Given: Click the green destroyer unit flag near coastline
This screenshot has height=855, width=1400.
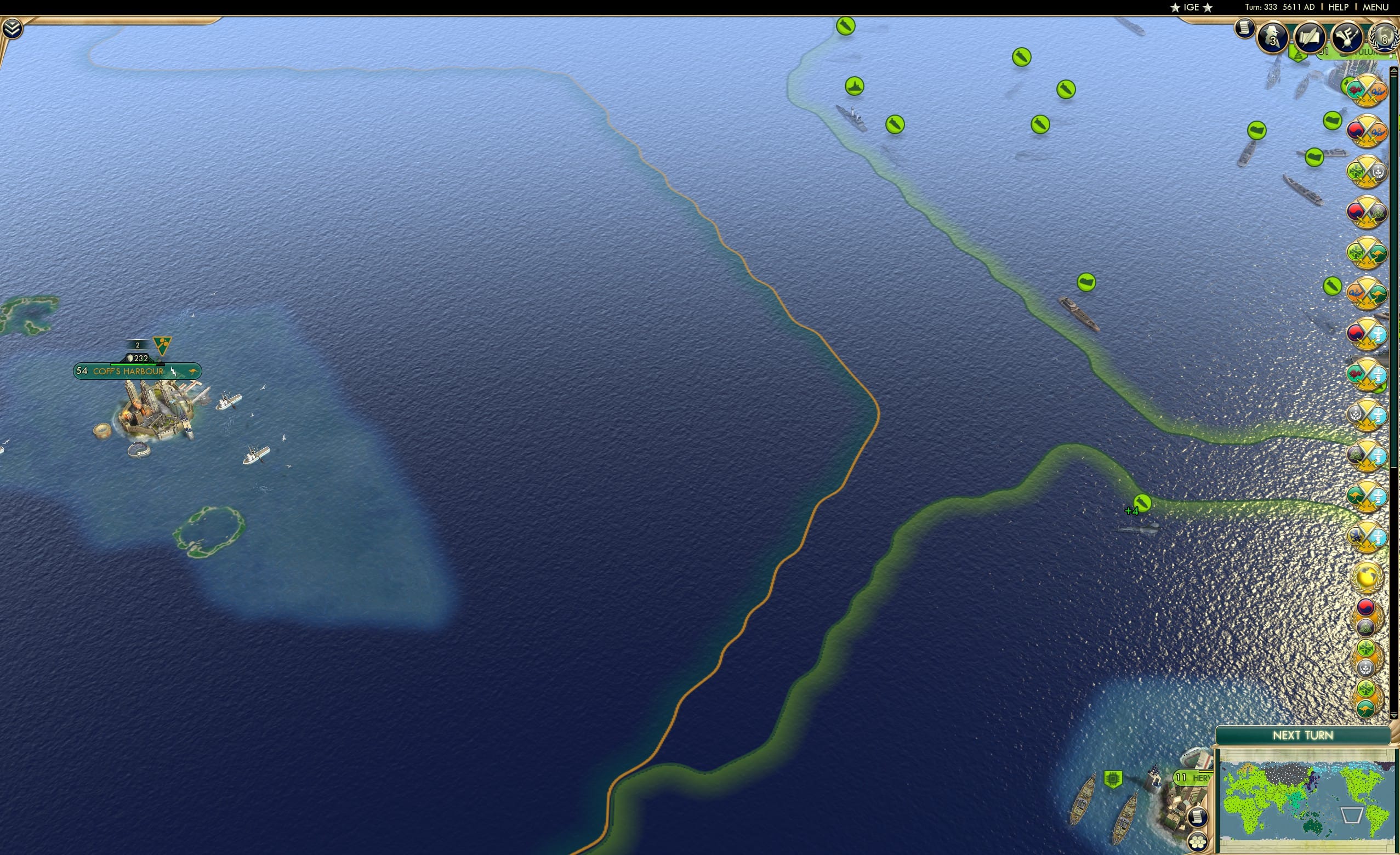Looking at the screenshot, I should click(x=855, y=87).
